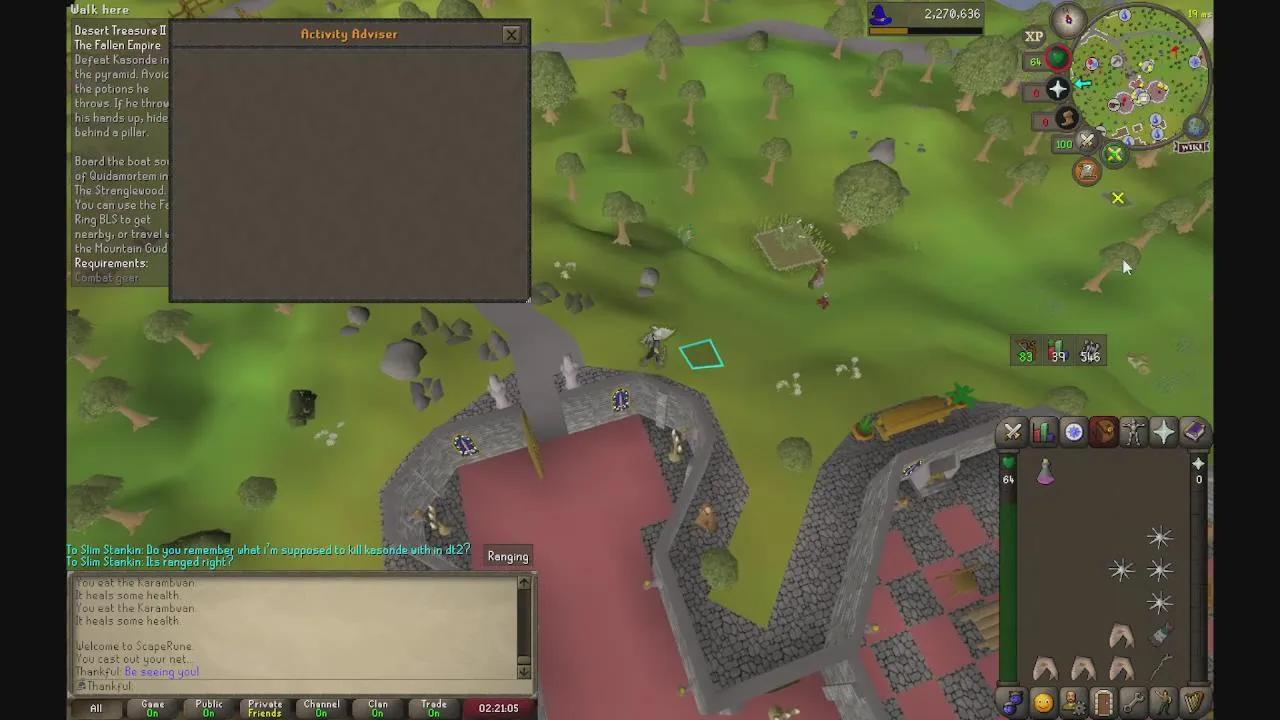Screen dimensions: 1280x720
Task: Open the Prayer tab
Action: tap(1163, 432)
